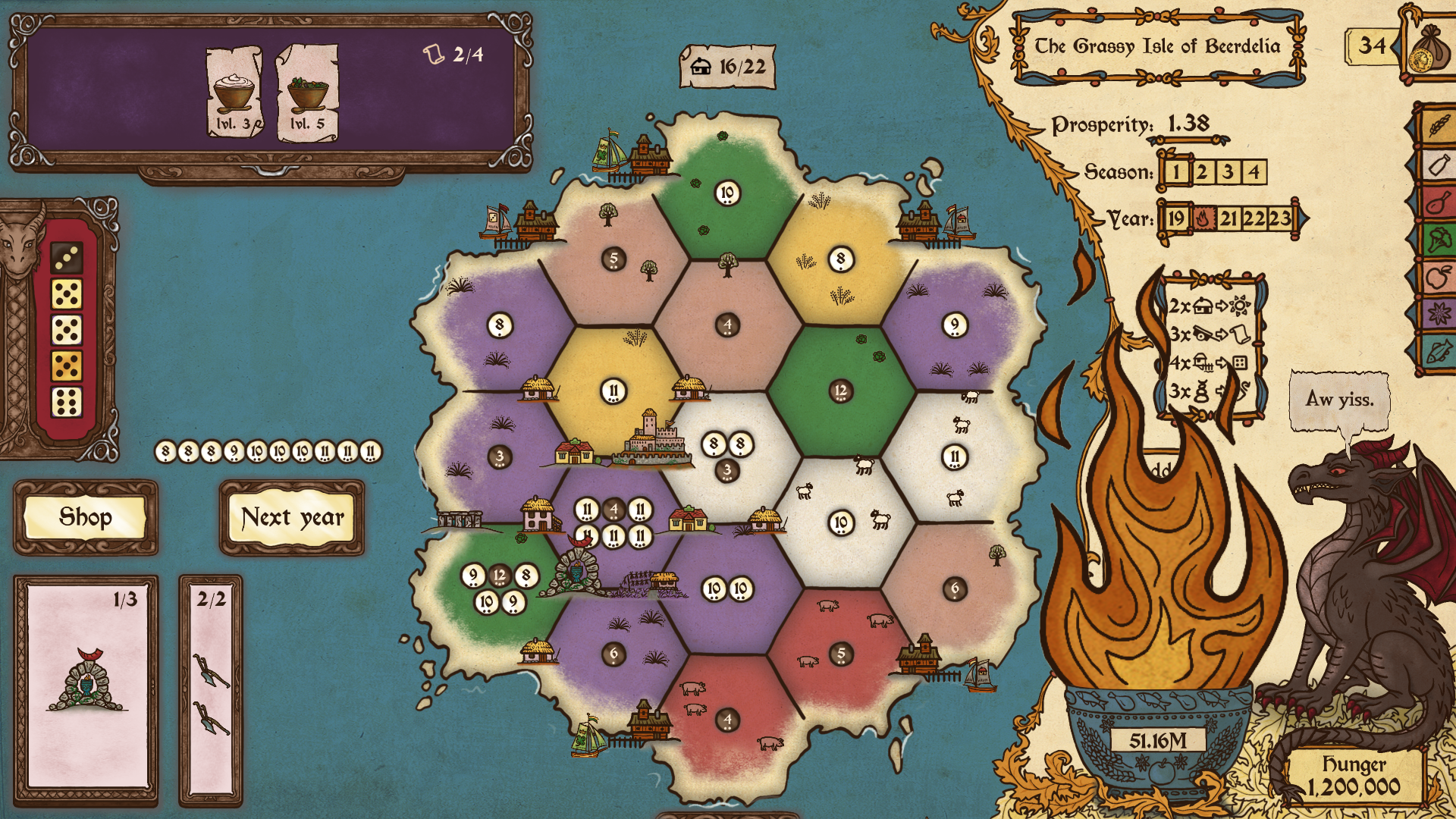Open the fish resource tab
1456x819 pixels.
1439,351
